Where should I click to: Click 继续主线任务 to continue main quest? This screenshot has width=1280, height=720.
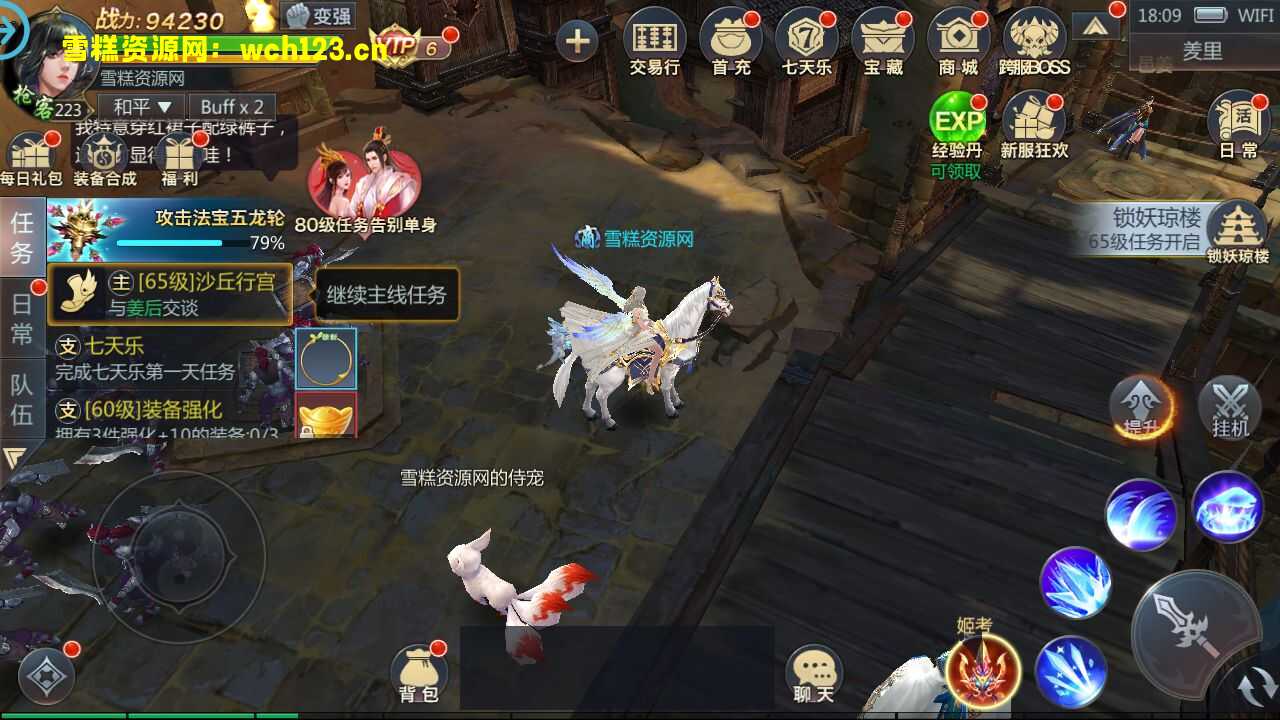(386, 294)
